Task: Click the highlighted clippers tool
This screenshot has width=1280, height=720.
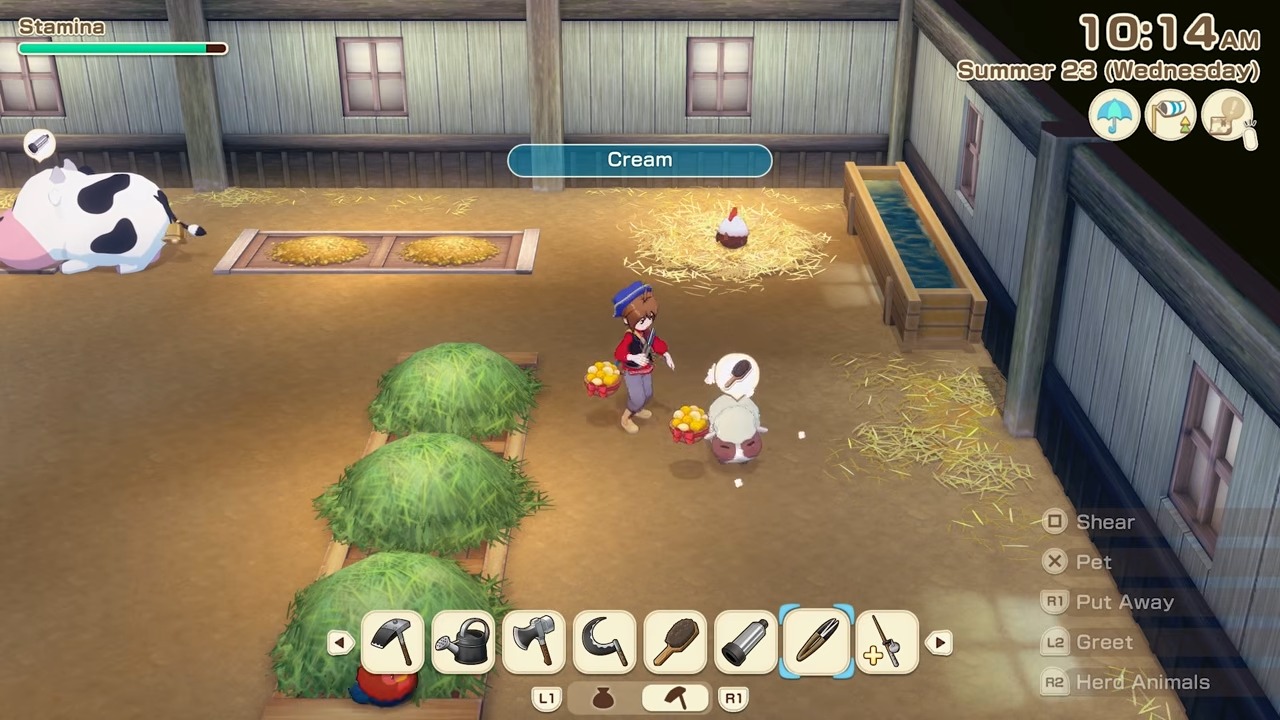Action: point(816,641)
